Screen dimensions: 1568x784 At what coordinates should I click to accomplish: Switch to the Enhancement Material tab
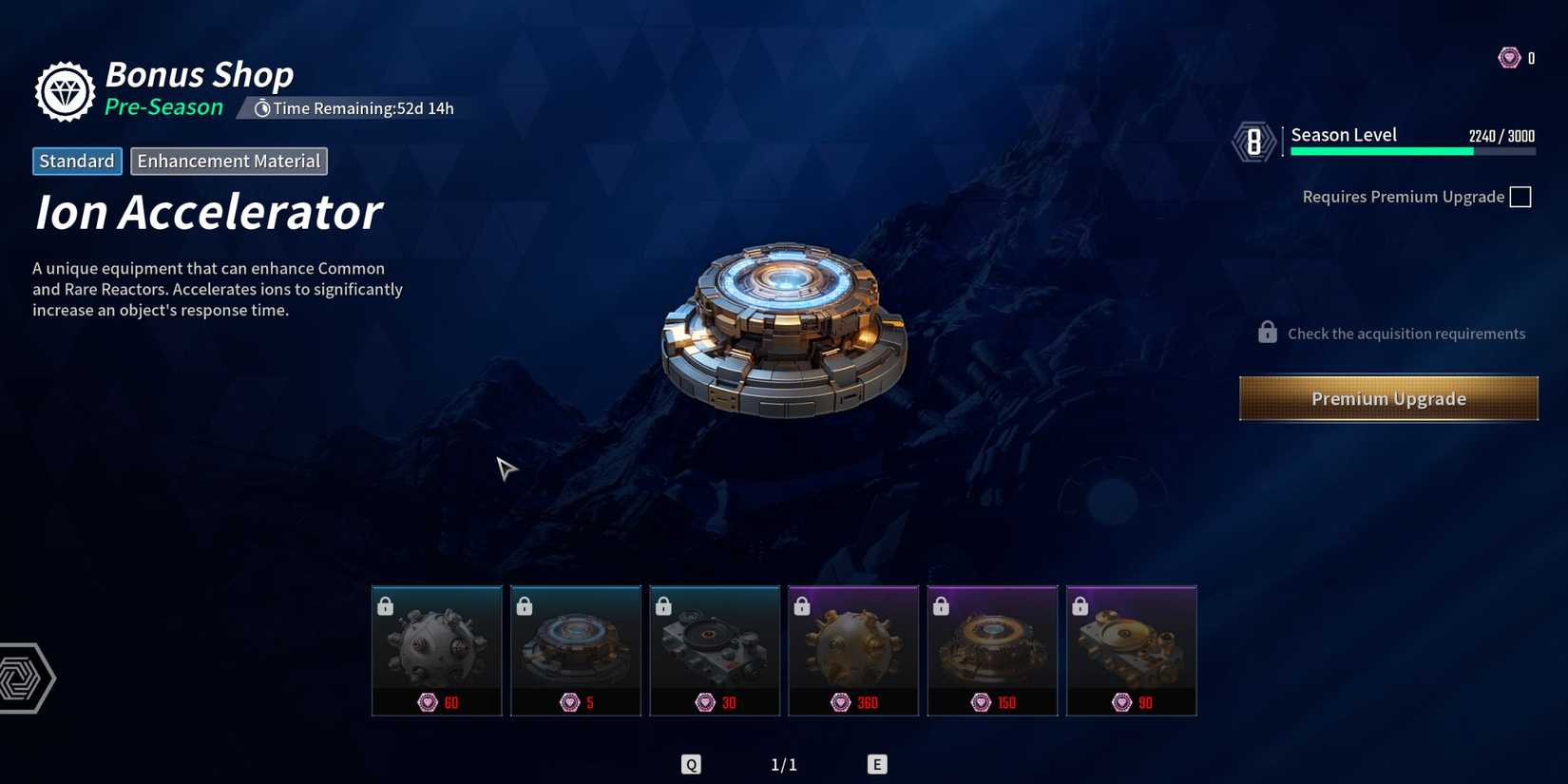coord(228,161)
